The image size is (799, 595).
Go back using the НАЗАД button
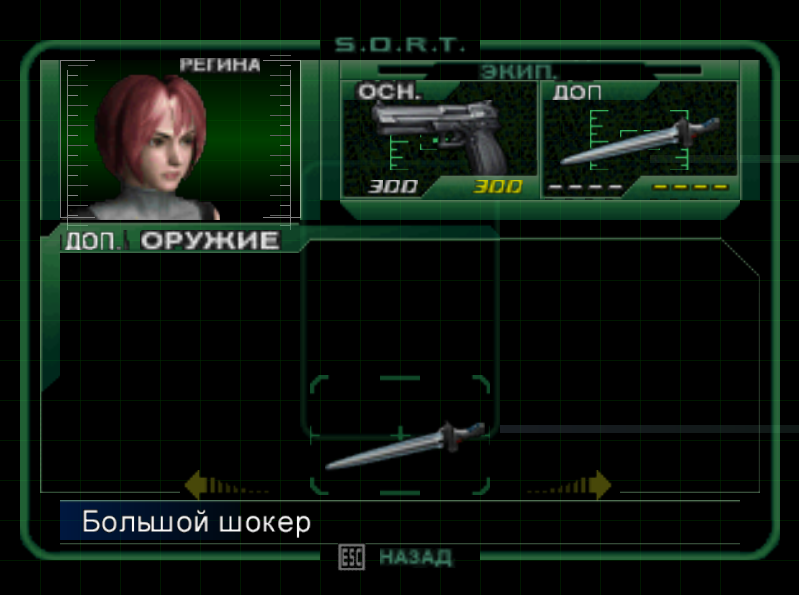[x=414, y=557]
